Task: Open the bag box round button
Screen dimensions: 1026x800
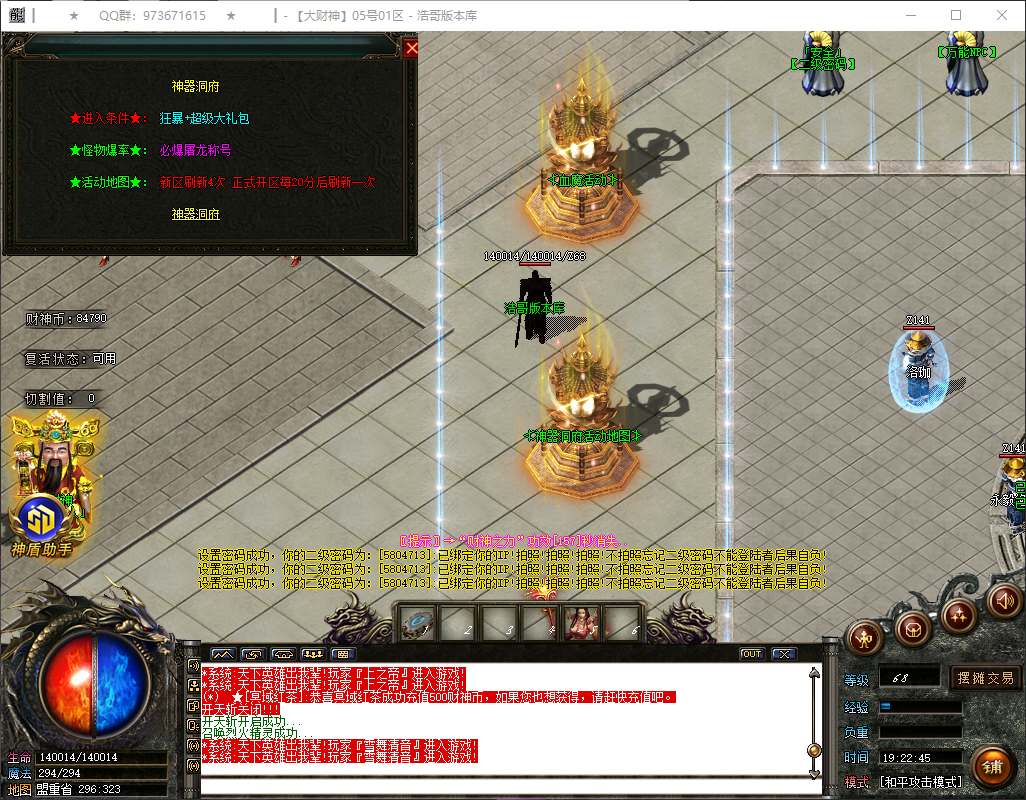Action: pos(912,627)
